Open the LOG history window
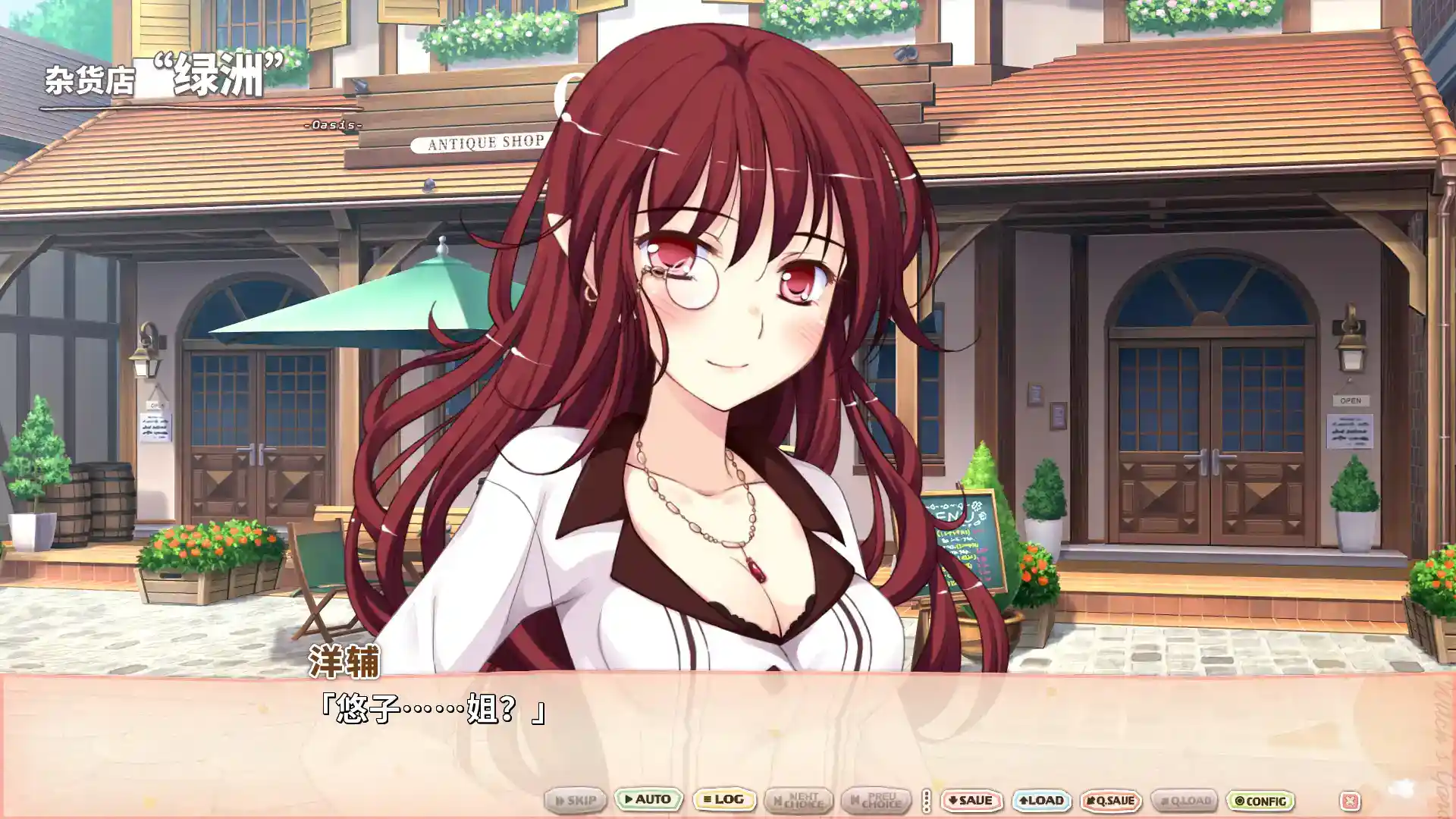Screen dimensions: 1456x819 click(724, 799)
